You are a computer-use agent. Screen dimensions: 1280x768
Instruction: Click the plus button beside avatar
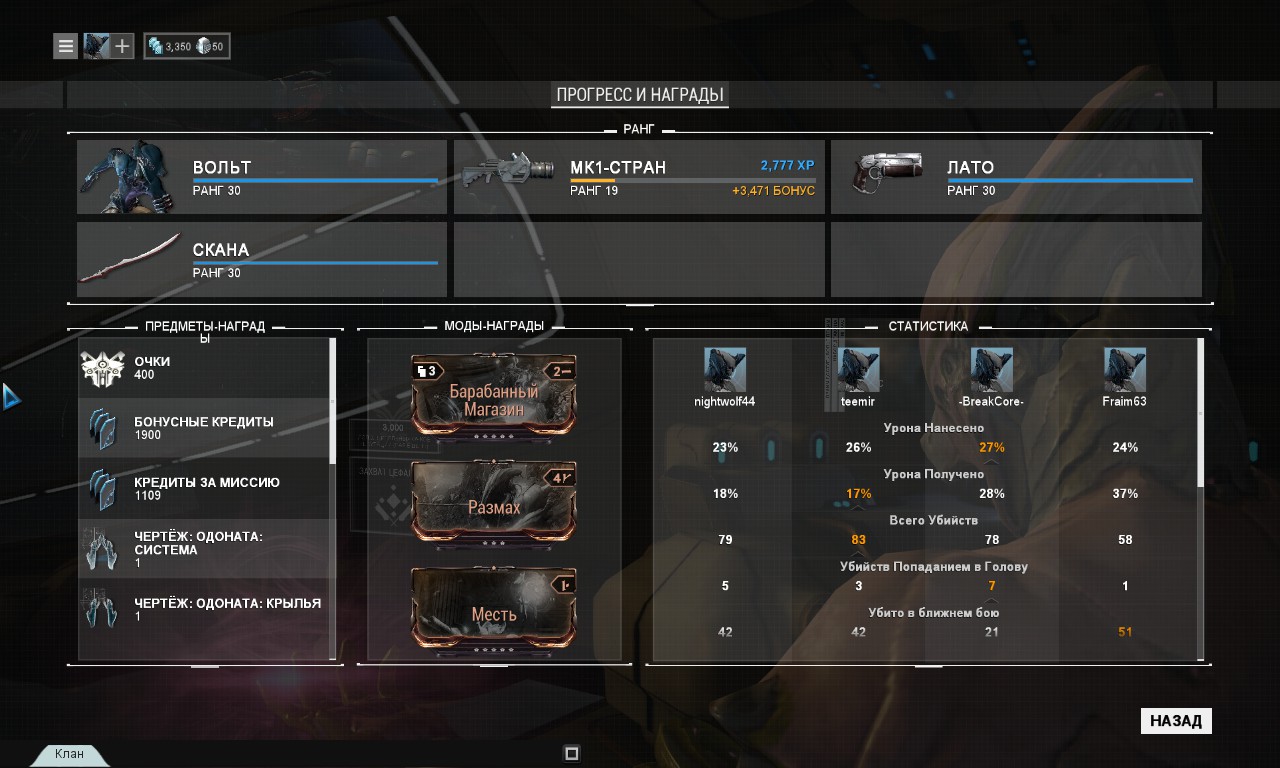122,46
